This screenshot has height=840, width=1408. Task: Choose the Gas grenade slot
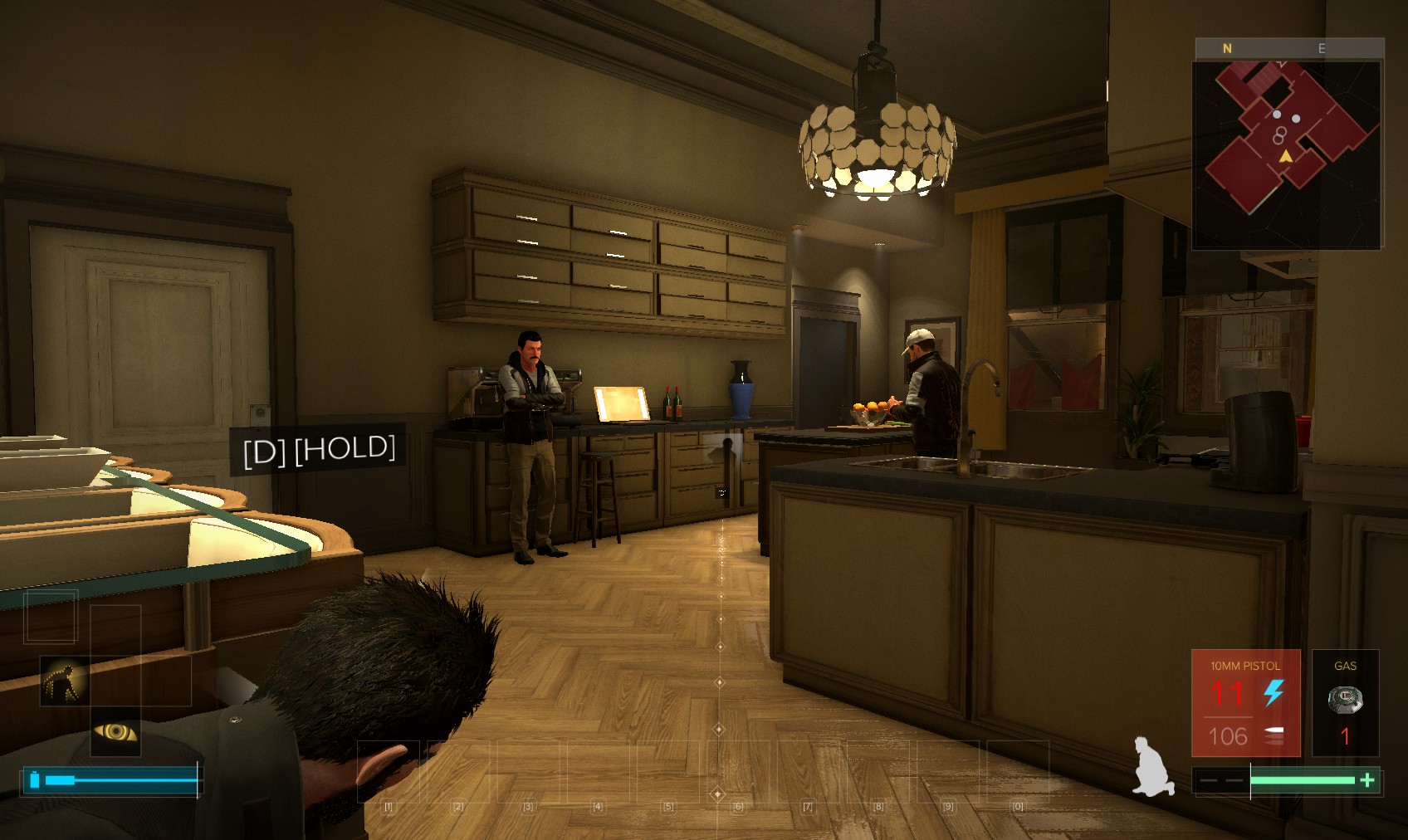pos(1345,703)
